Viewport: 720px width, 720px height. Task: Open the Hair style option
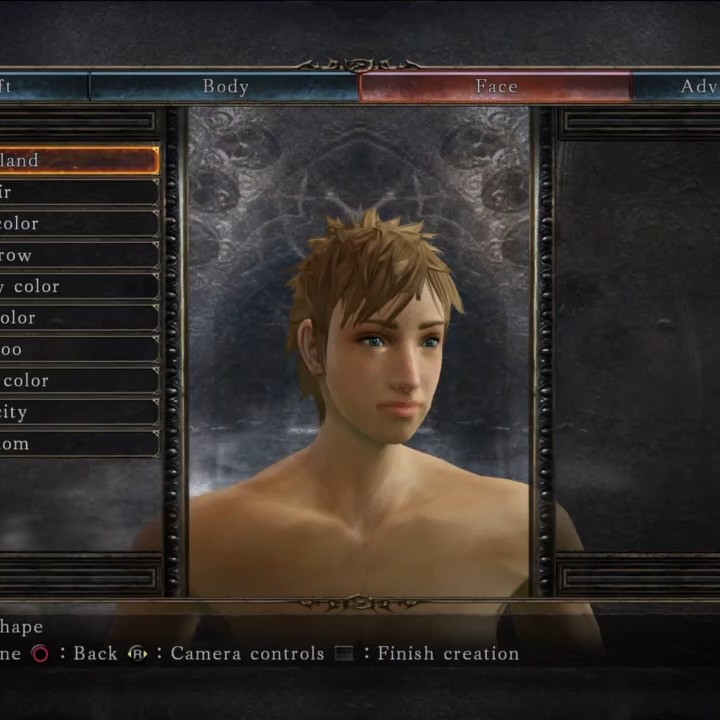coord(78,192)
